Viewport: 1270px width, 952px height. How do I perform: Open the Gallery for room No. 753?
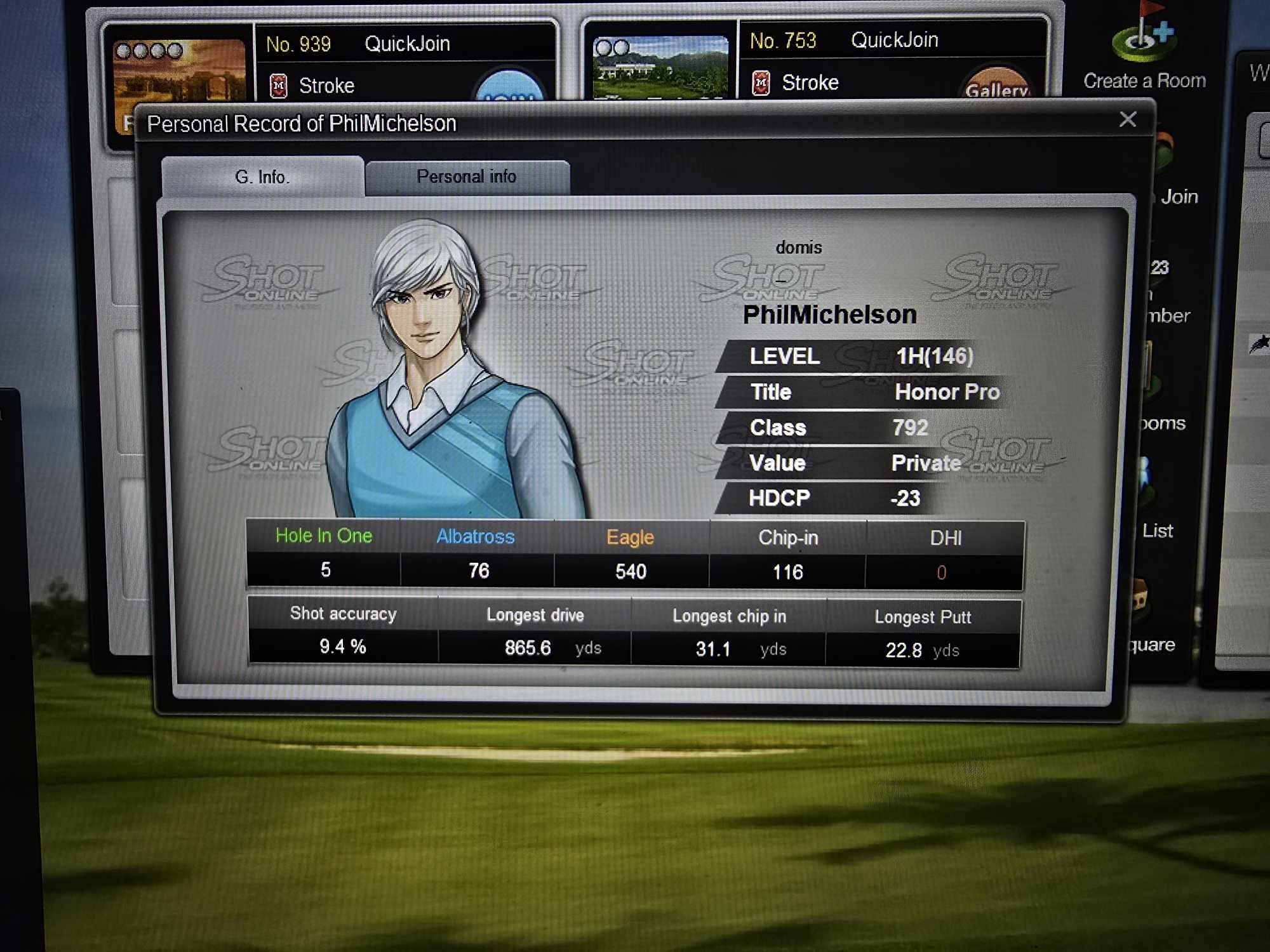996,86
